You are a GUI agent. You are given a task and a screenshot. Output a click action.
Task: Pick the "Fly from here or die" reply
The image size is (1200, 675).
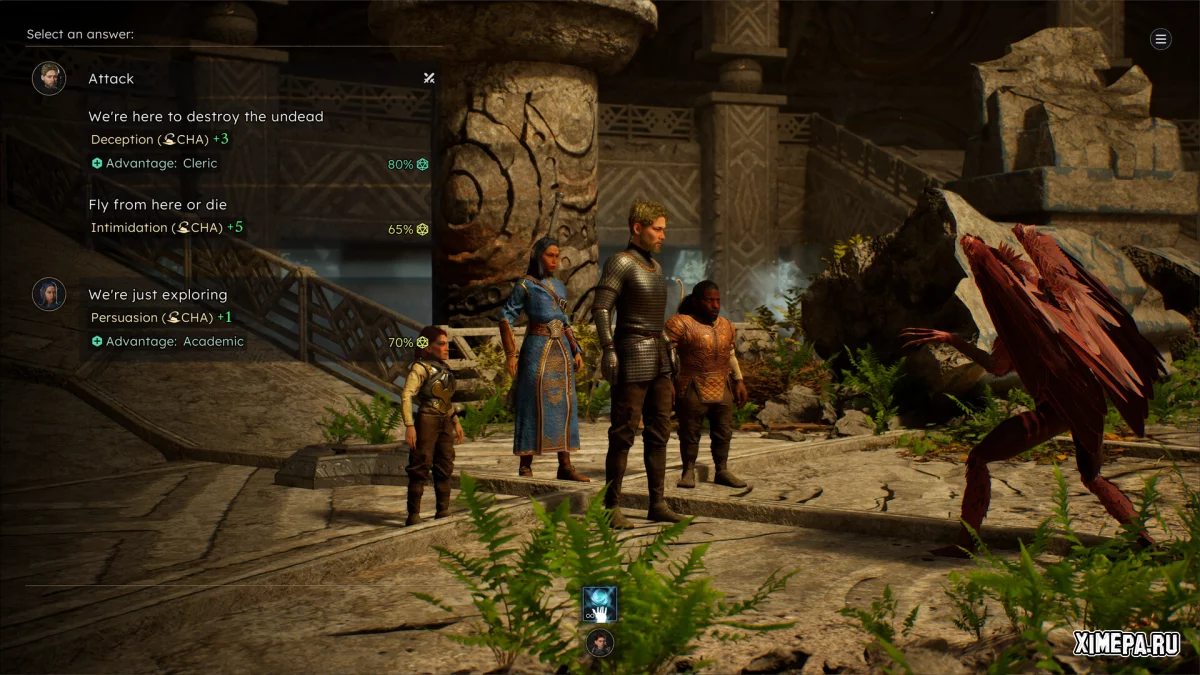(x=157, y=205)
